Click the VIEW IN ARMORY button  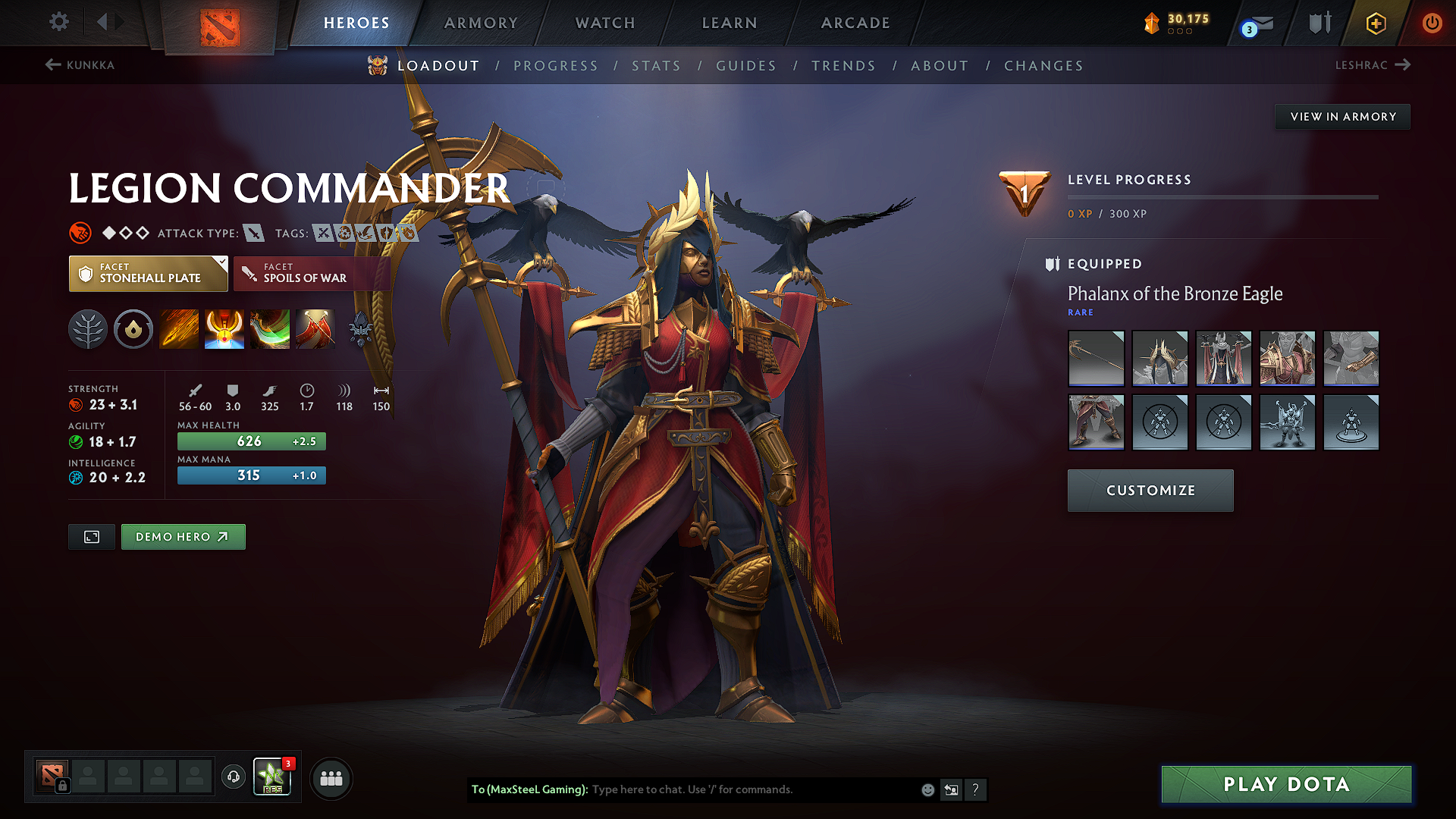[1342, 116]
